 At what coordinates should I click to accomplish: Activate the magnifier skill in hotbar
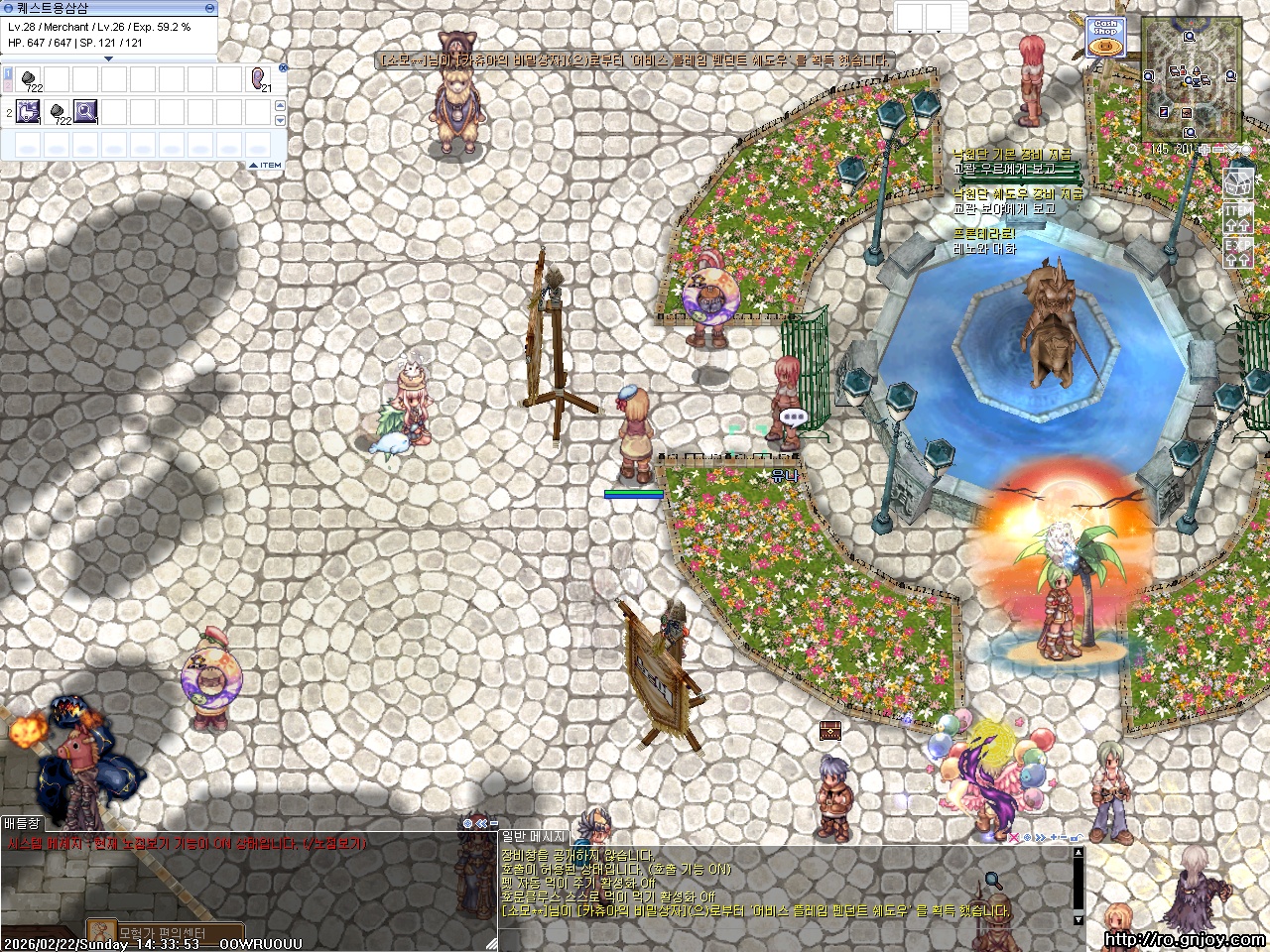point(86,111)
